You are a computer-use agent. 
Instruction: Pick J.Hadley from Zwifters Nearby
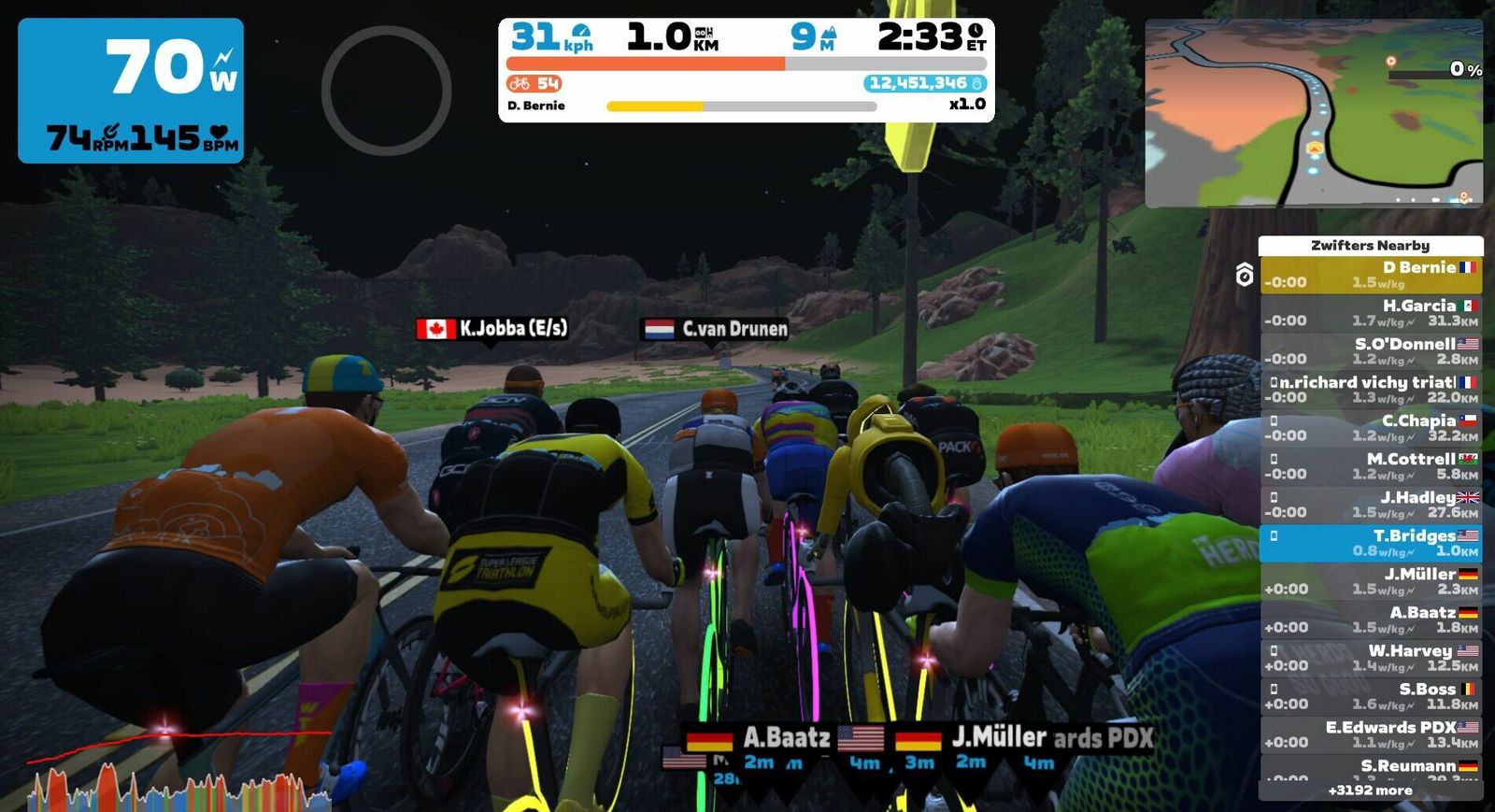[x=1370, y=505]
